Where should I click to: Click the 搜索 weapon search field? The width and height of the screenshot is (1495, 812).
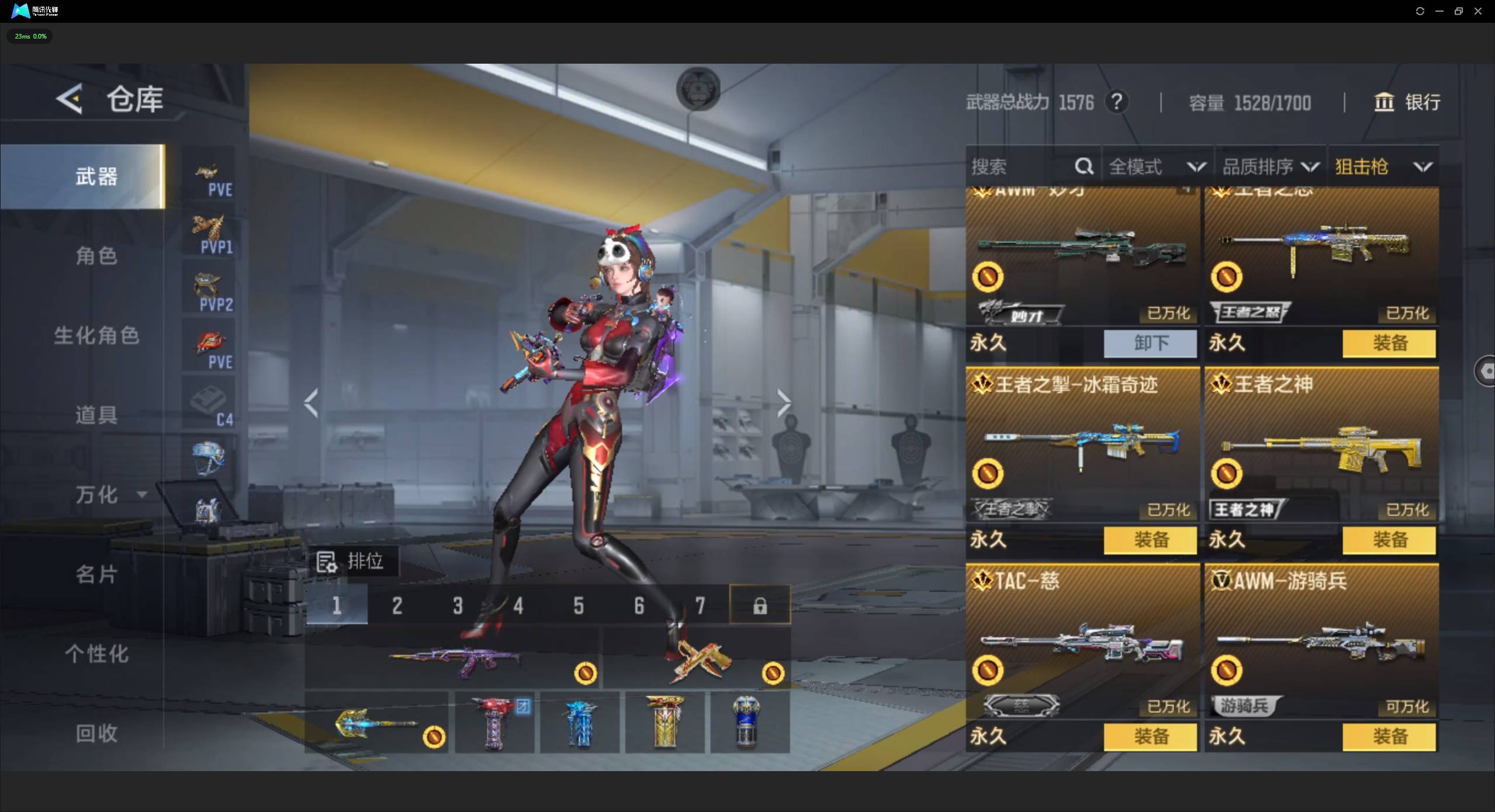[x=1020, y=167]
